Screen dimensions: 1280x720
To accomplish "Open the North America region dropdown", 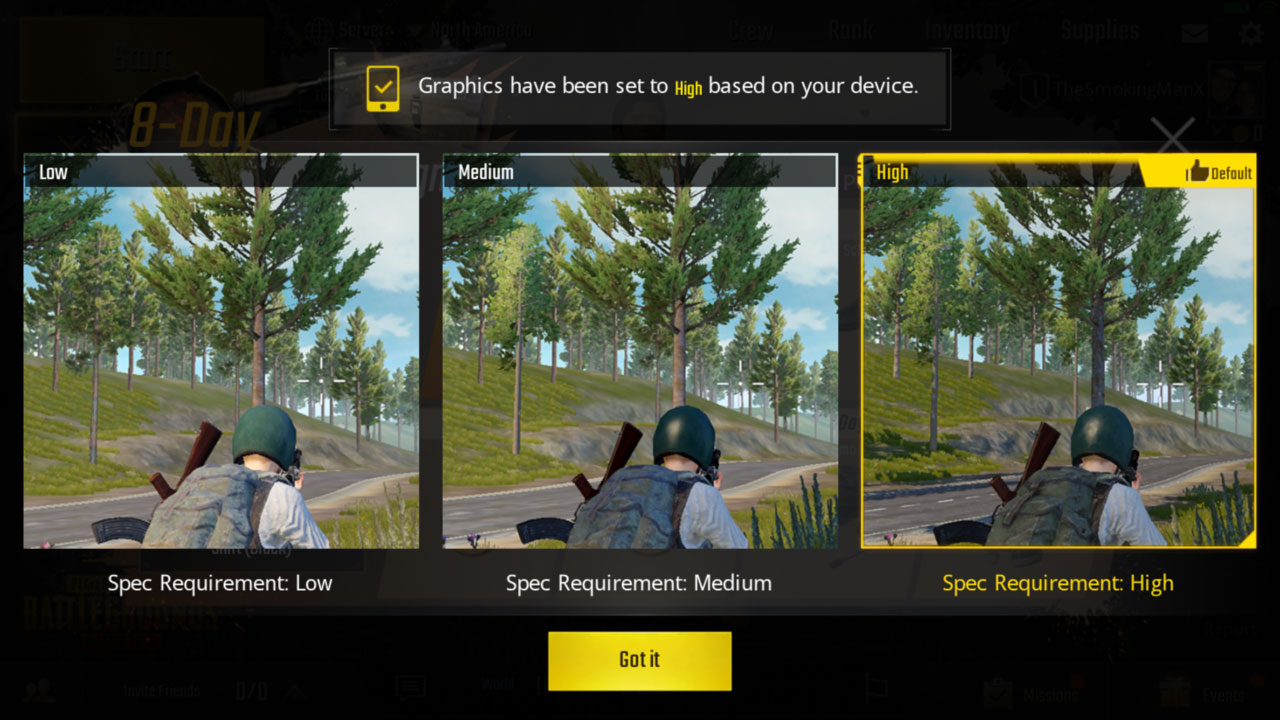I will pyautogui.click(x=469, y=29).
